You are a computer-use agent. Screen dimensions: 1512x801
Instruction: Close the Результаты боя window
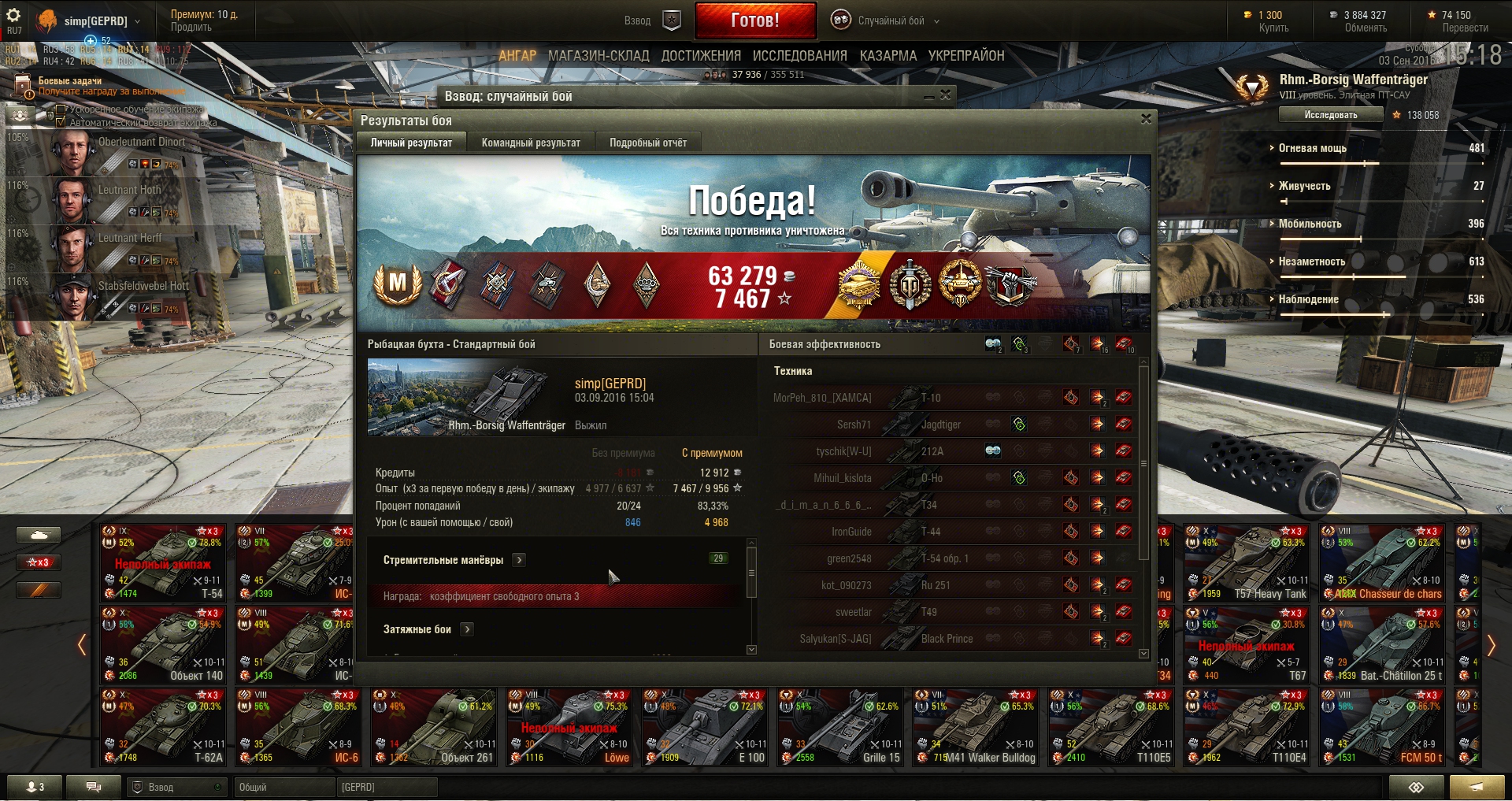pyautogui.click(x=1146, y=119)
